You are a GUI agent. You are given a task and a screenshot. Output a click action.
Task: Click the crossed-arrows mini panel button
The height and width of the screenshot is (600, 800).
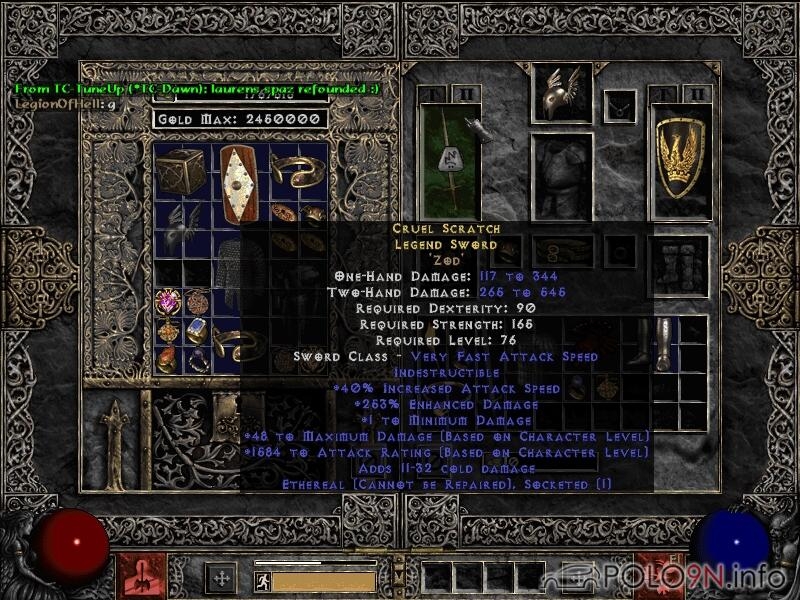220,578
